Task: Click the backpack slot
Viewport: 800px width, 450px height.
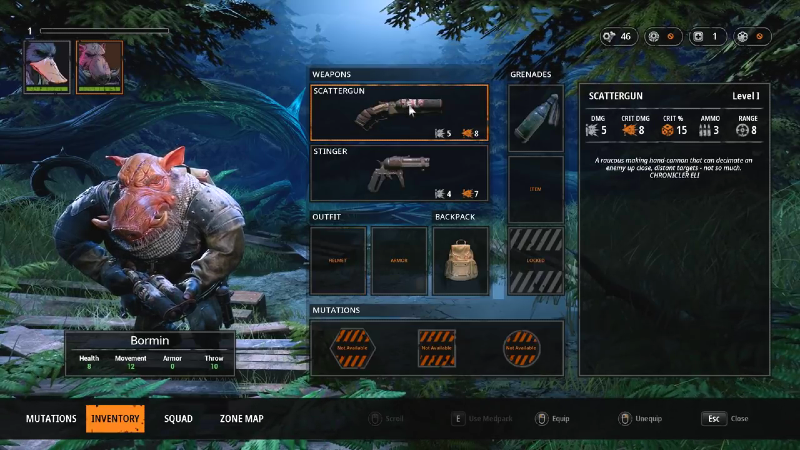Action: pos(461,260)
